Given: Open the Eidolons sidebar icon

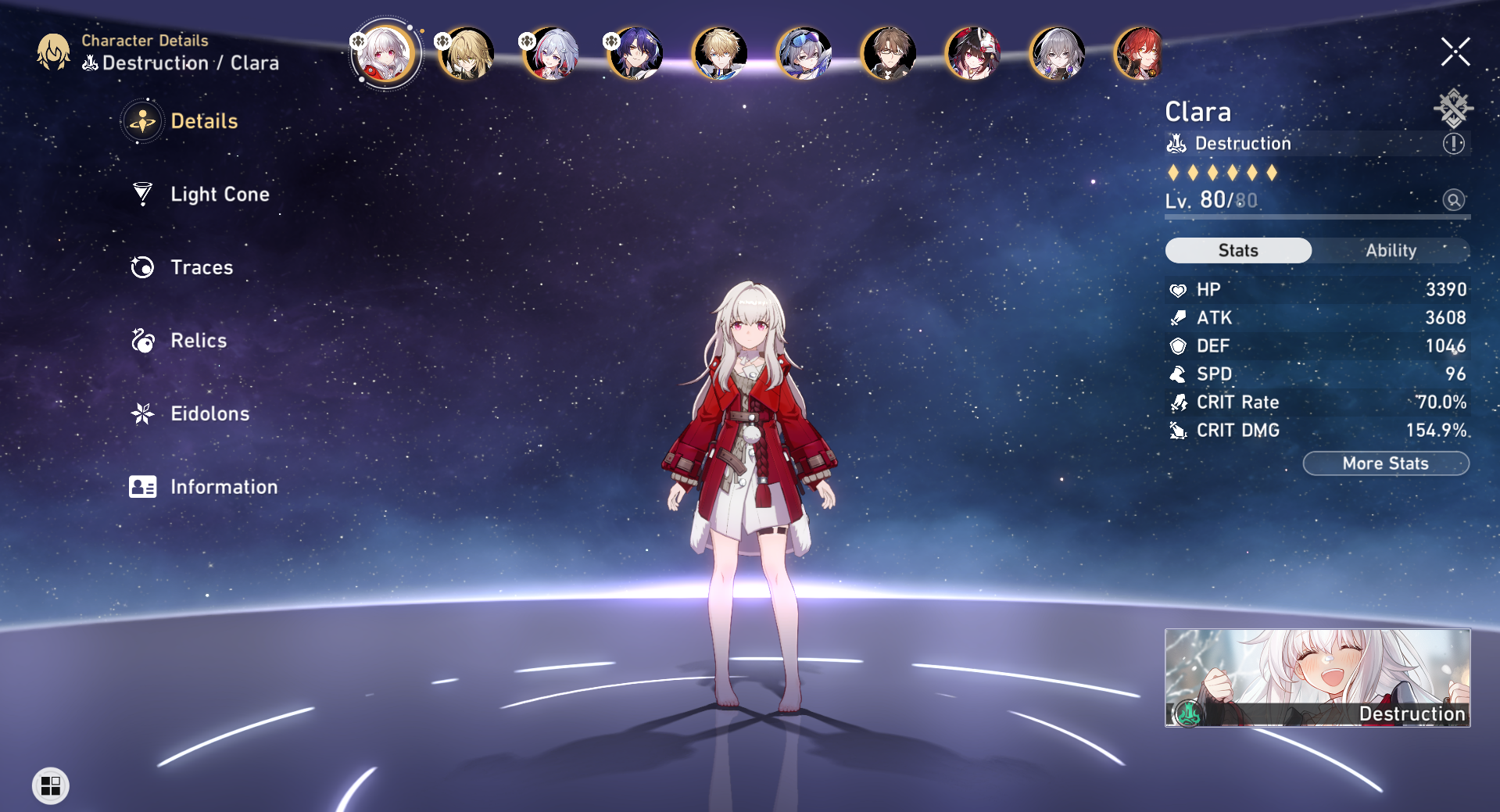Looking at the screenshot, I should [x=141, y=413].
